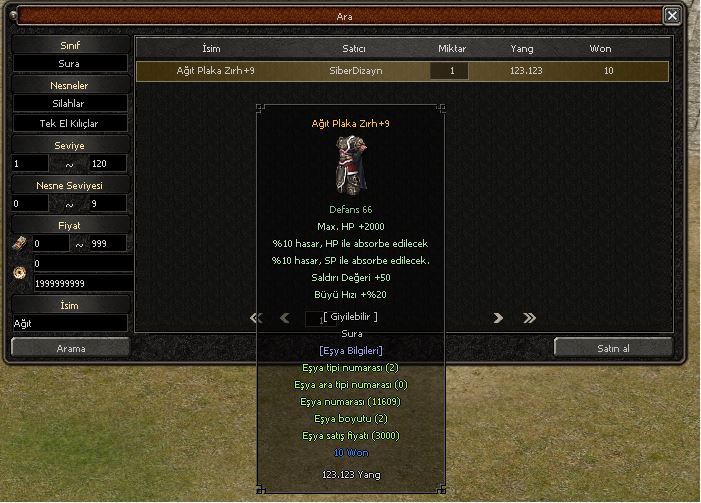The height and width of the screenshot is (503, 701).
Task: Sort results by the Yang column header
Action: (521, 48)
